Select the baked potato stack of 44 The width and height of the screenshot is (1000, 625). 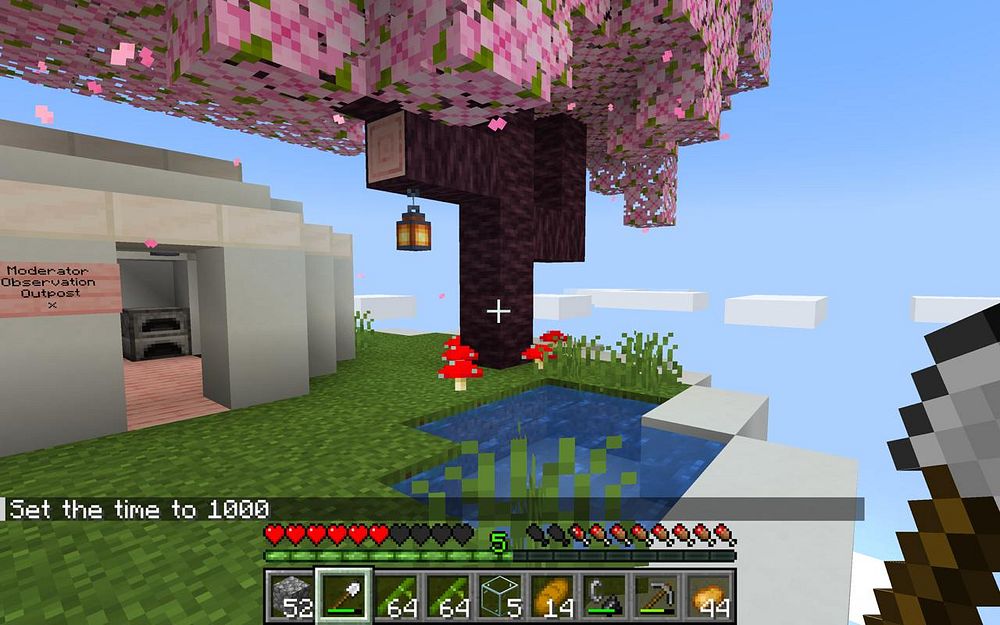[709, 596]
